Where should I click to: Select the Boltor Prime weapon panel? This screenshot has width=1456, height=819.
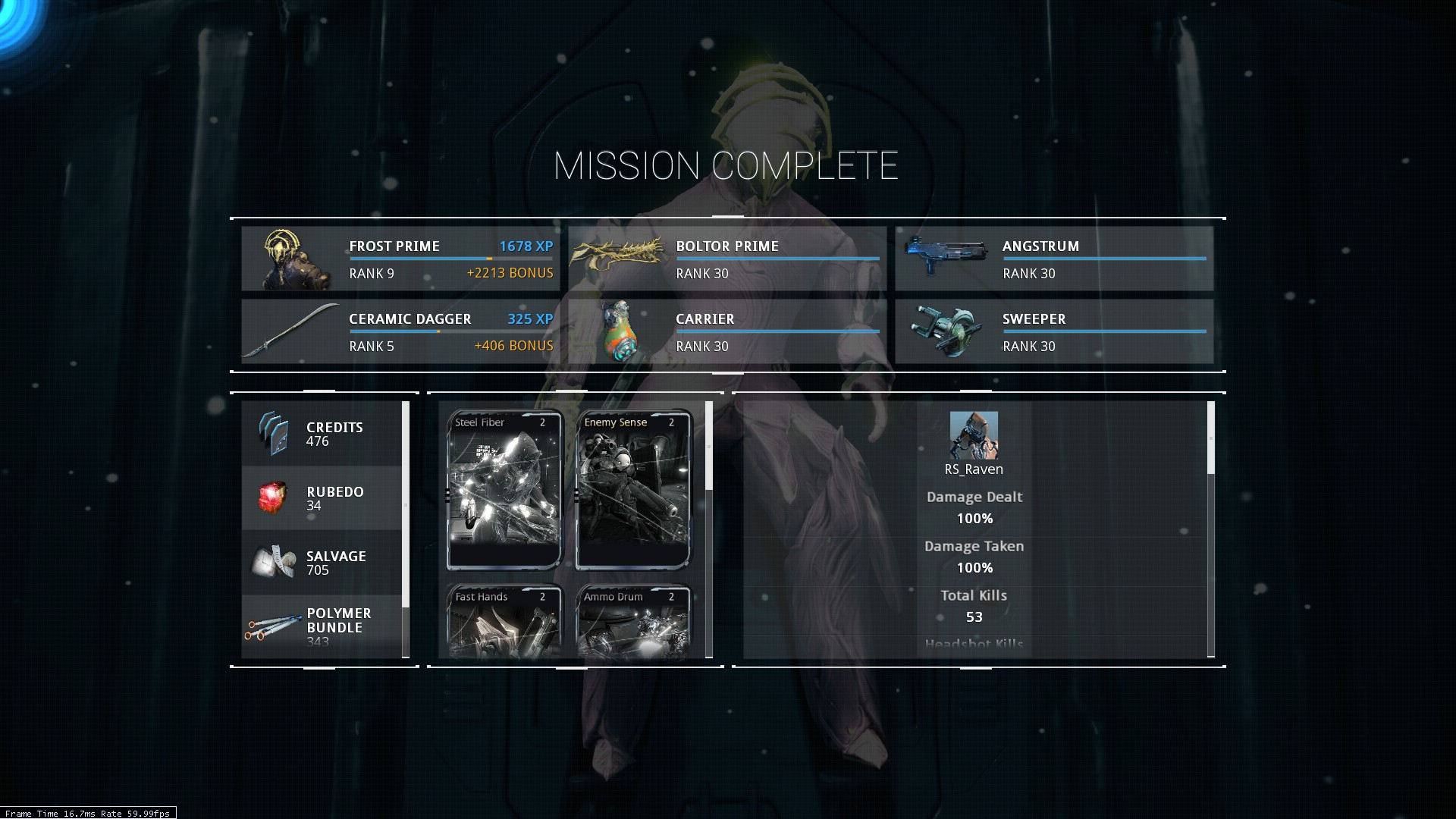[x=727, y=259]
